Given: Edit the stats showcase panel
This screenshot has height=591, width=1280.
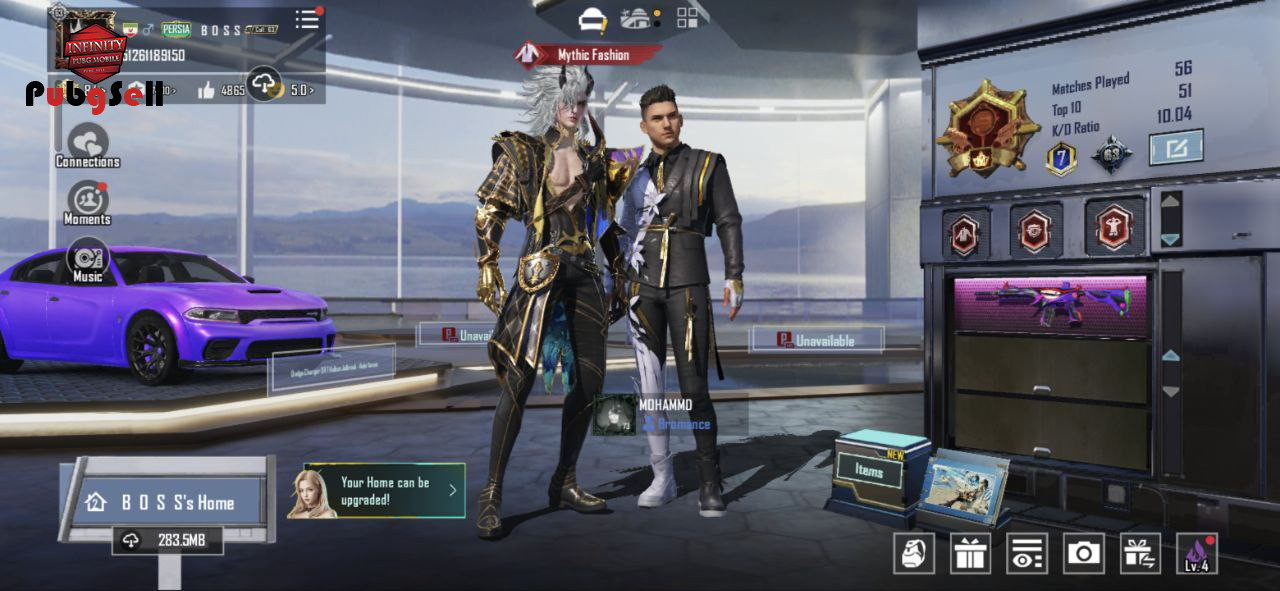Looking at the screenshot, I should coord(1175,148).
